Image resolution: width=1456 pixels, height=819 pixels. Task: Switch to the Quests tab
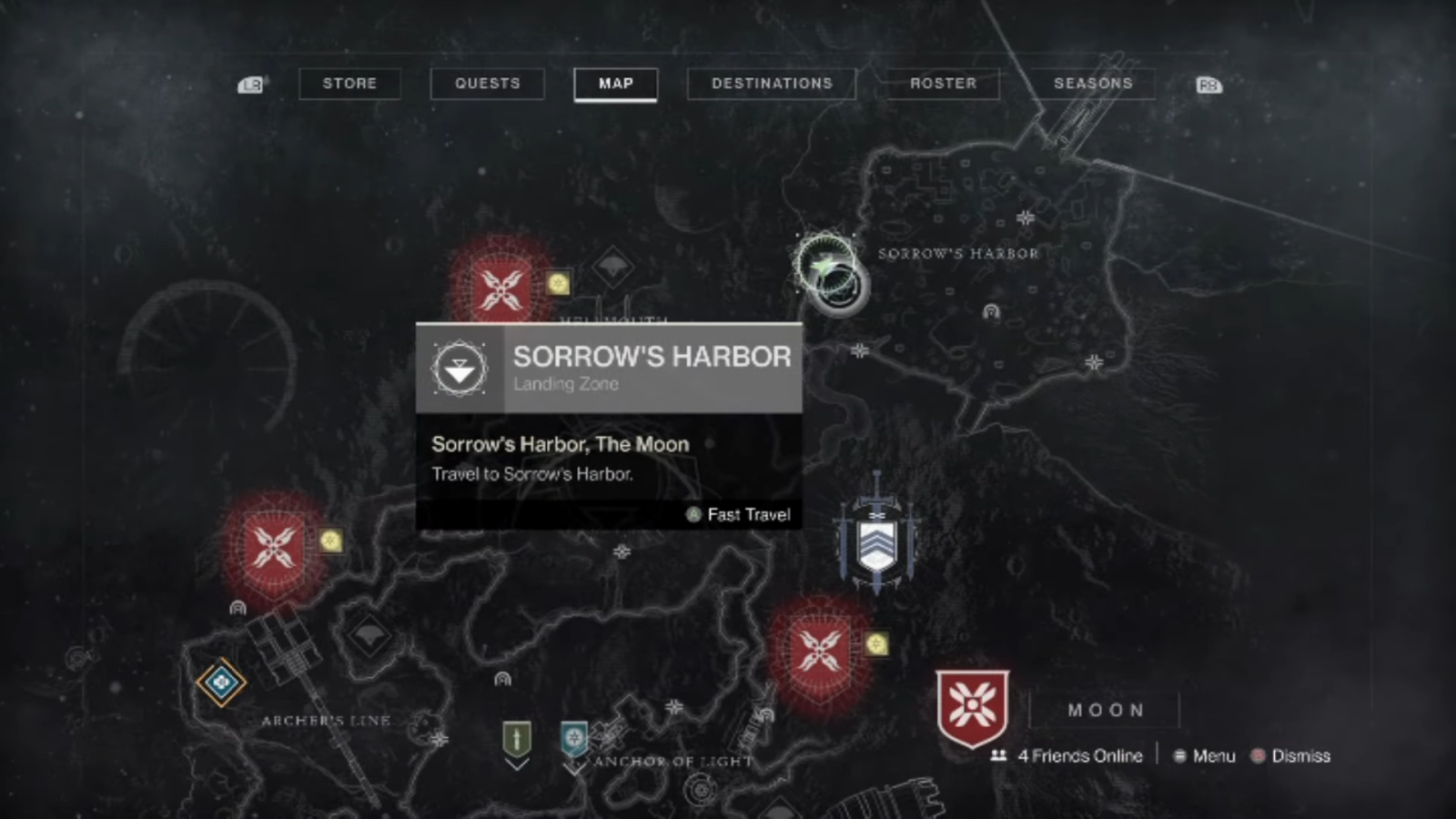coord(487,84)
